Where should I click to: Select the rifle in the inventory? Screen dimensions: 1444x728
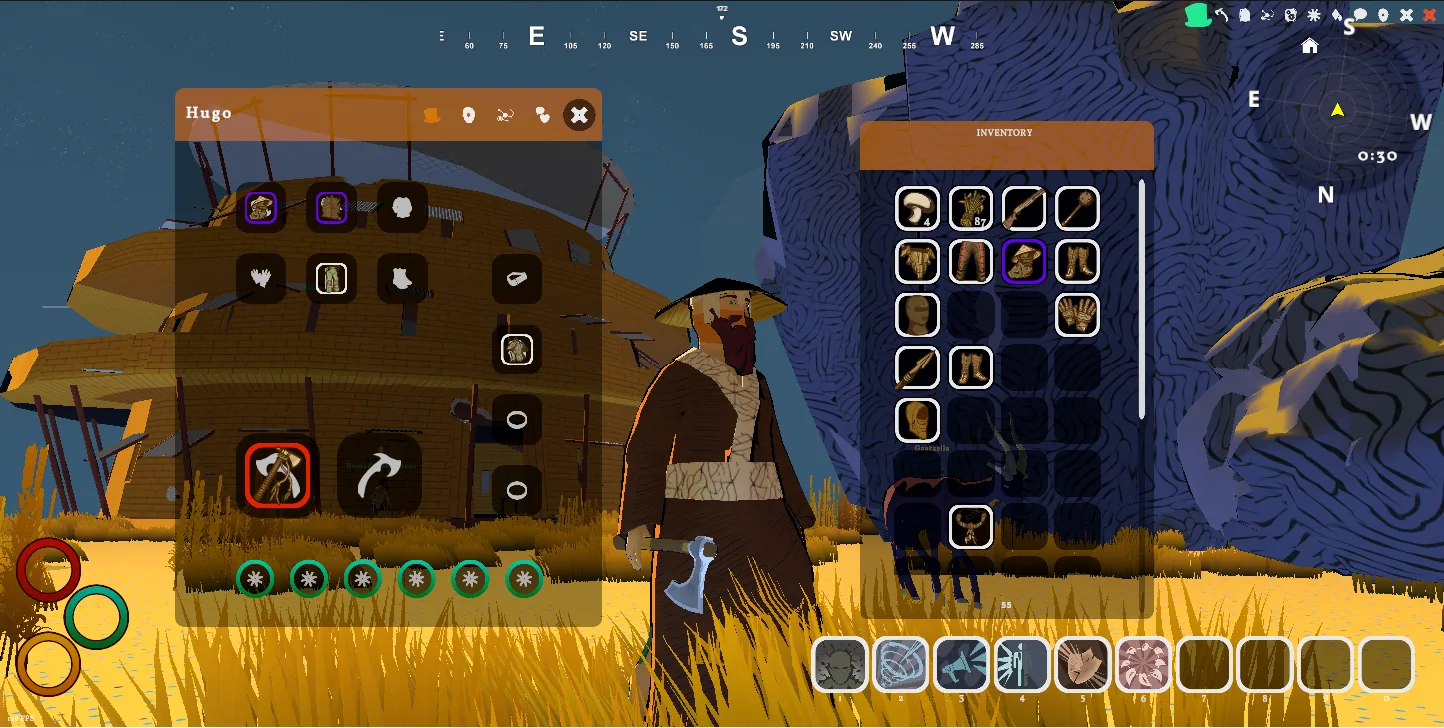click(1024, 208)
